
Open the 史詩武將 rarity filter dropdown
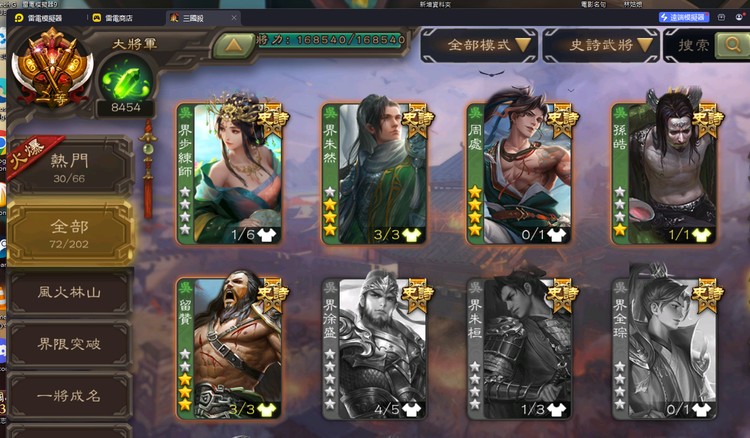click(x=599, y=45)
